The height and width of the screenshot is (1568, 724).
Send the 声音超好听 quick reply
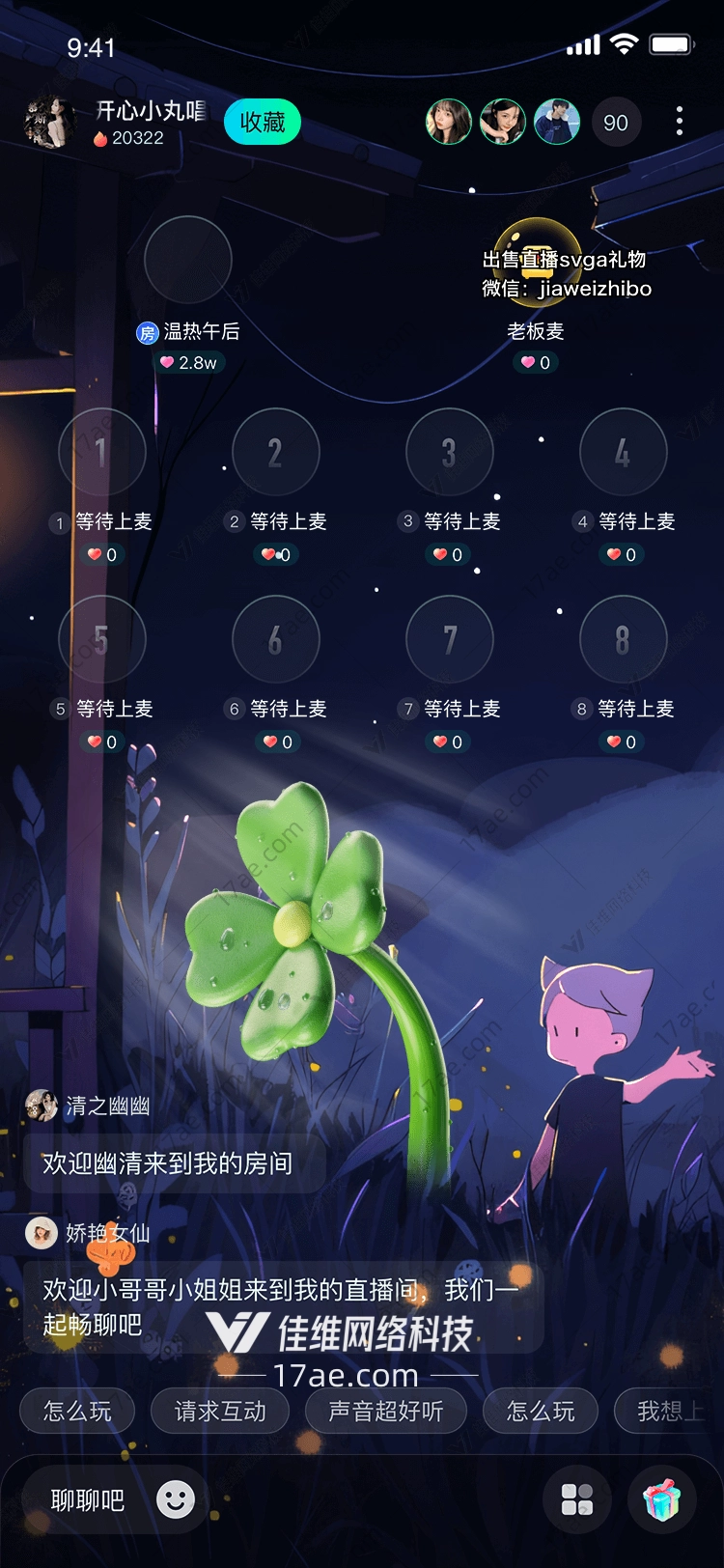[x=386, y=1412]
